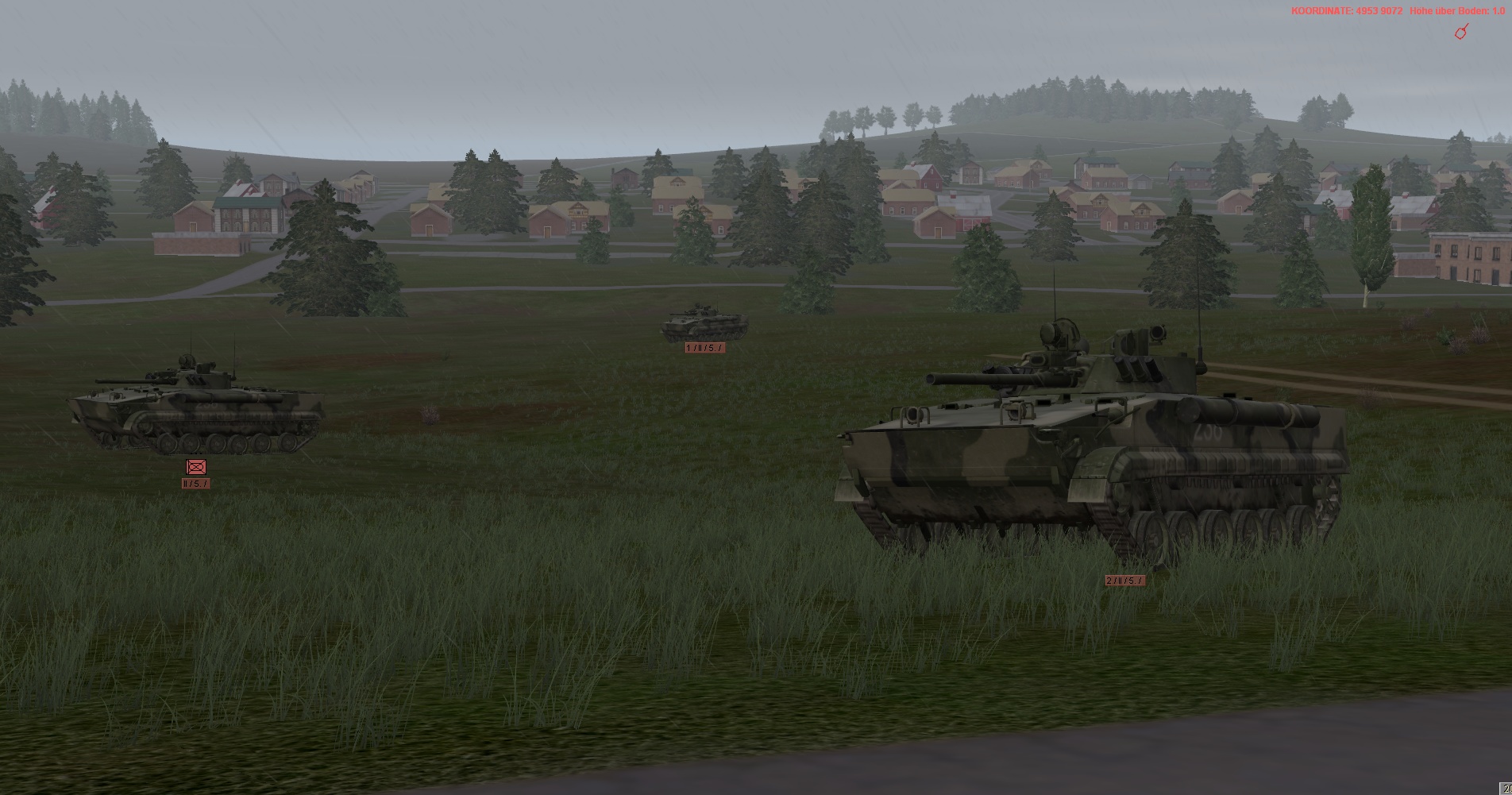Click the red crossed-box unit symbol

tap(195, 467)
